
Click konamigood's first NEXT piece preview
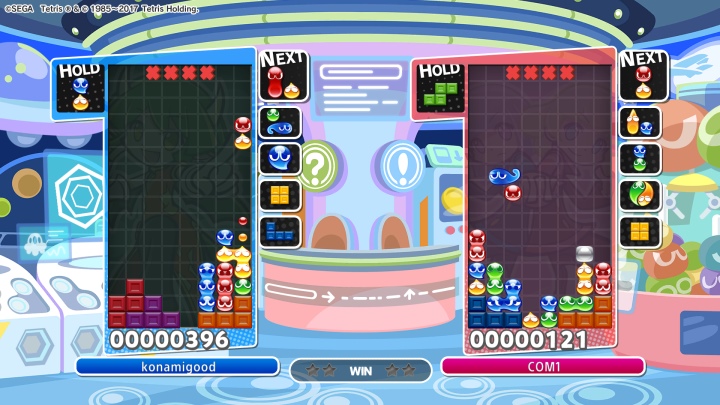[x=282, y=82]
